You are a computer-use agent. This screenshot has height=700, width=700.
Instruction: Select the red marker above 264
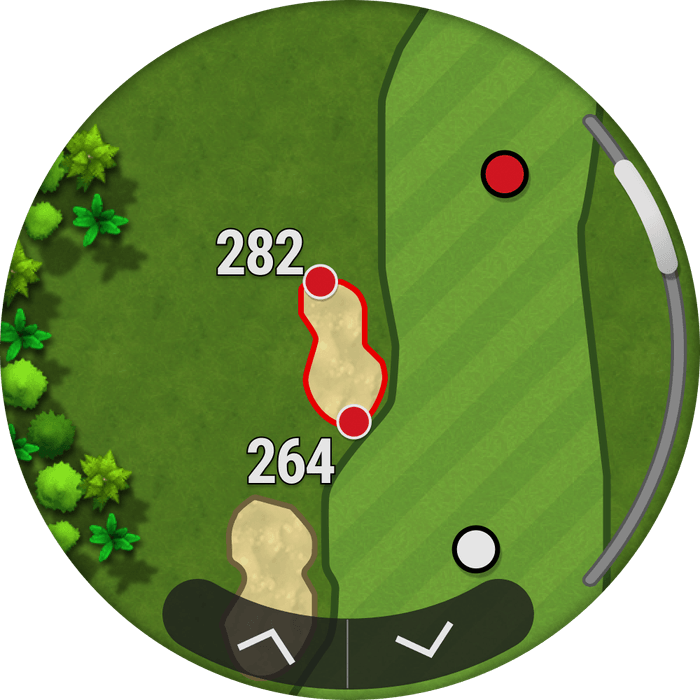click(x=354, y=422)
